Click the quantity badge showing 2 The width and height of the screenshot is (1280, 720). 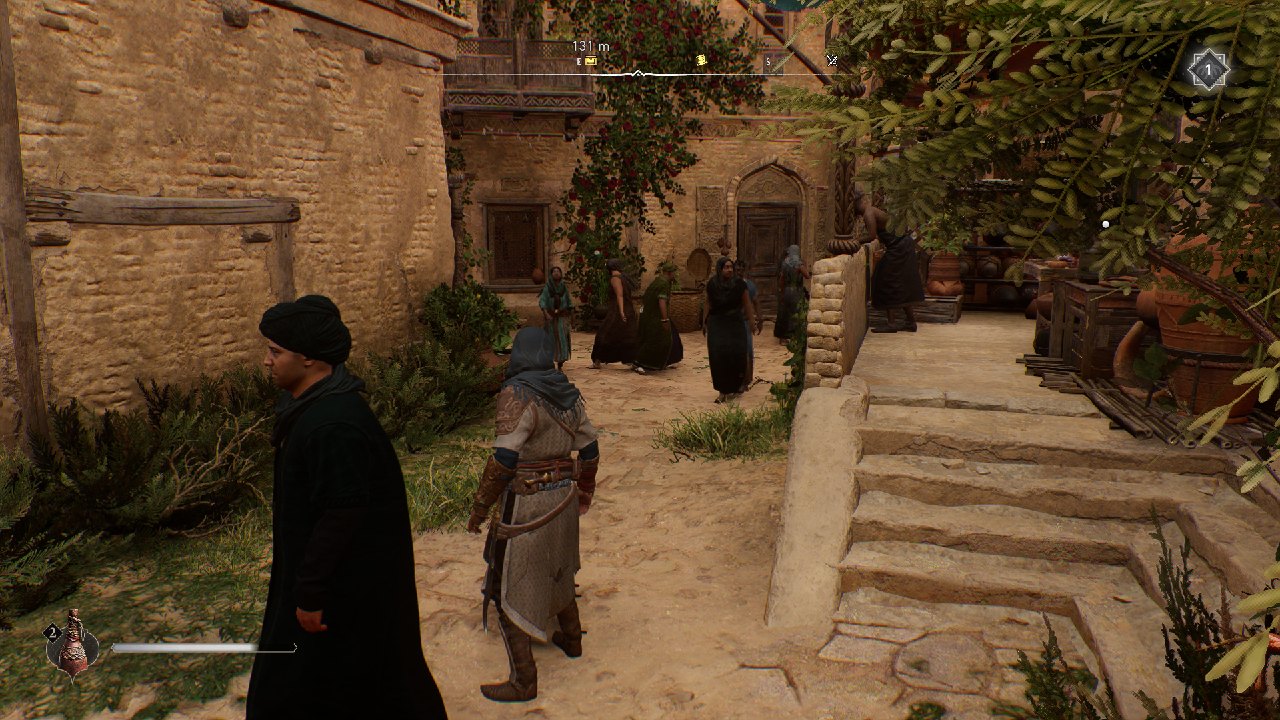(x=52, y=632)
